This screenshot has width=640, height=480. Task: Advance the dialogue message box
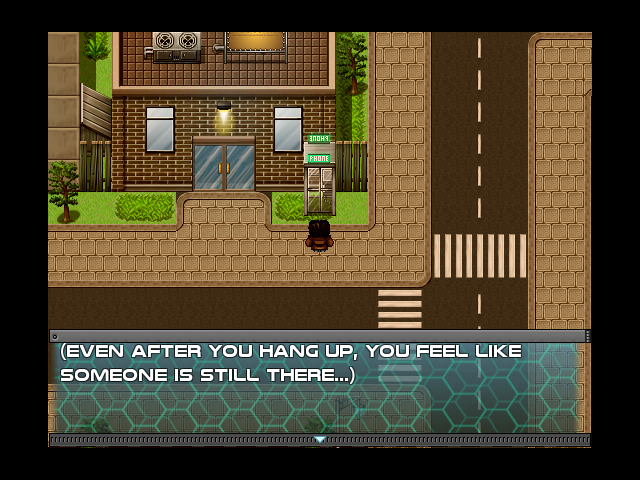pos(319,386)
